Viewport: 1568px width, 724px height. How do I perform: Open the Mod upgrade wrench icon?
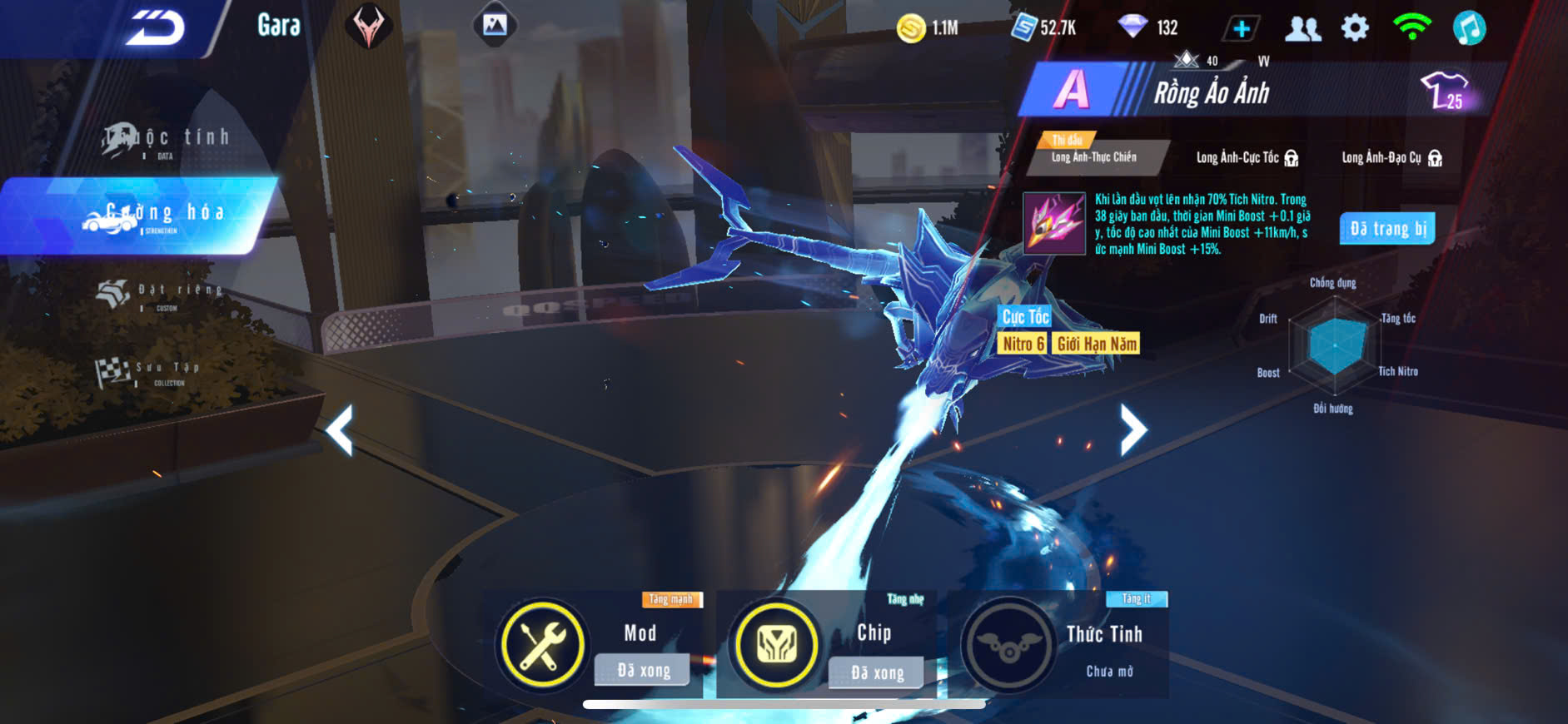pos(541,645)
